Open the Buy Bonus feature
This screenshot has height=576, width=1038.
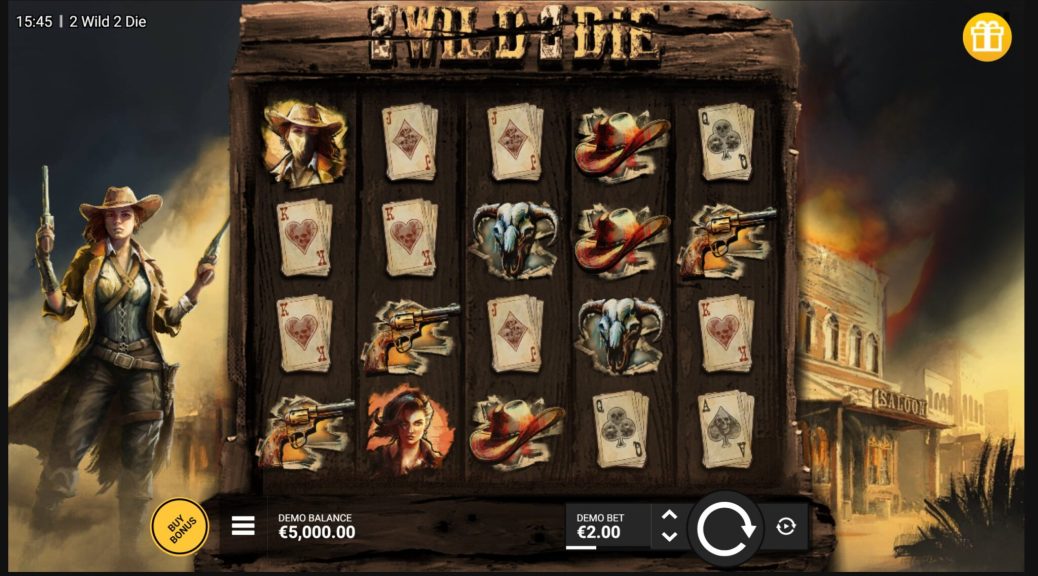[x=179, y=526]
